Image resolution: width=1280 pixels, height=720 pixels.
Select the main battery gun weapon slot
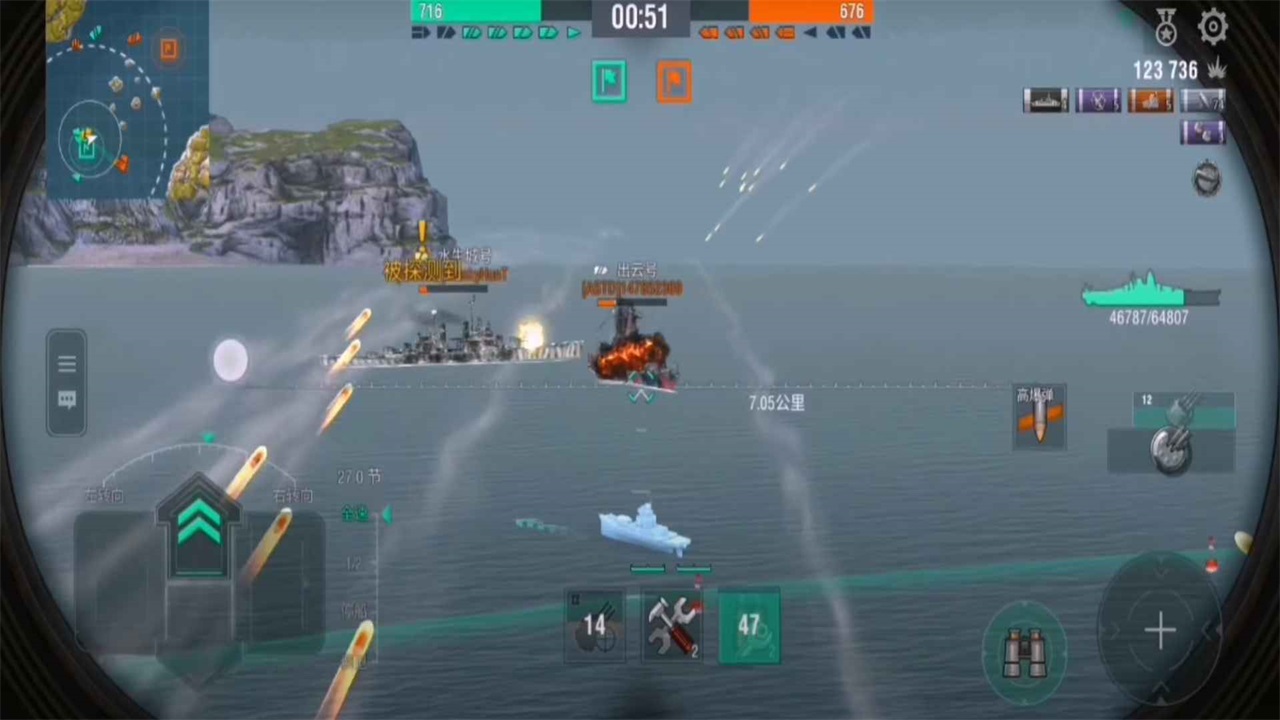point(1171,441)
